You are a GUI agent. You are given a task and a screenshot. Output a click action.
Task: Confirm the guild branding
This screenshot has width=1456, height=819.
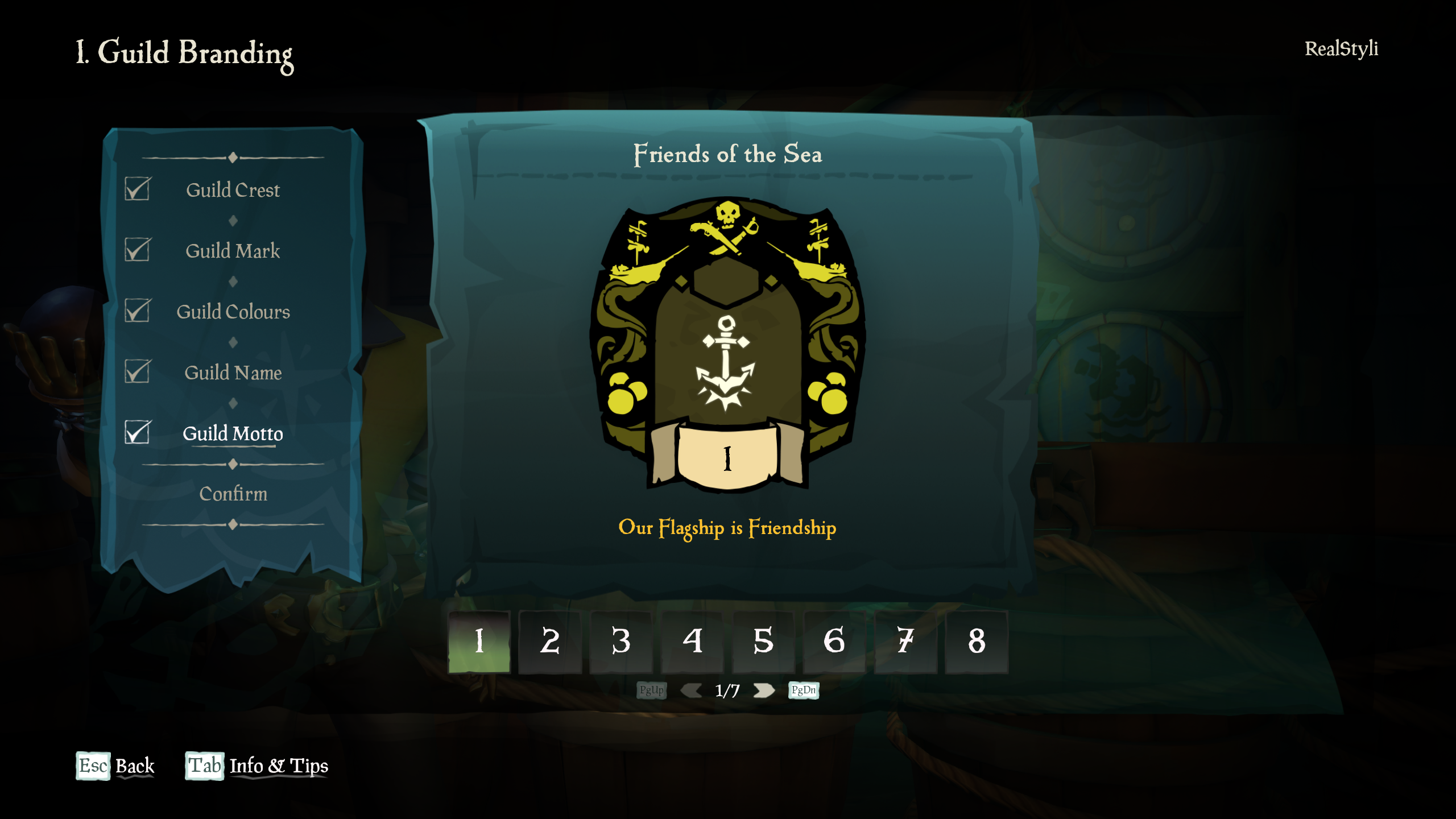(233, 494)
